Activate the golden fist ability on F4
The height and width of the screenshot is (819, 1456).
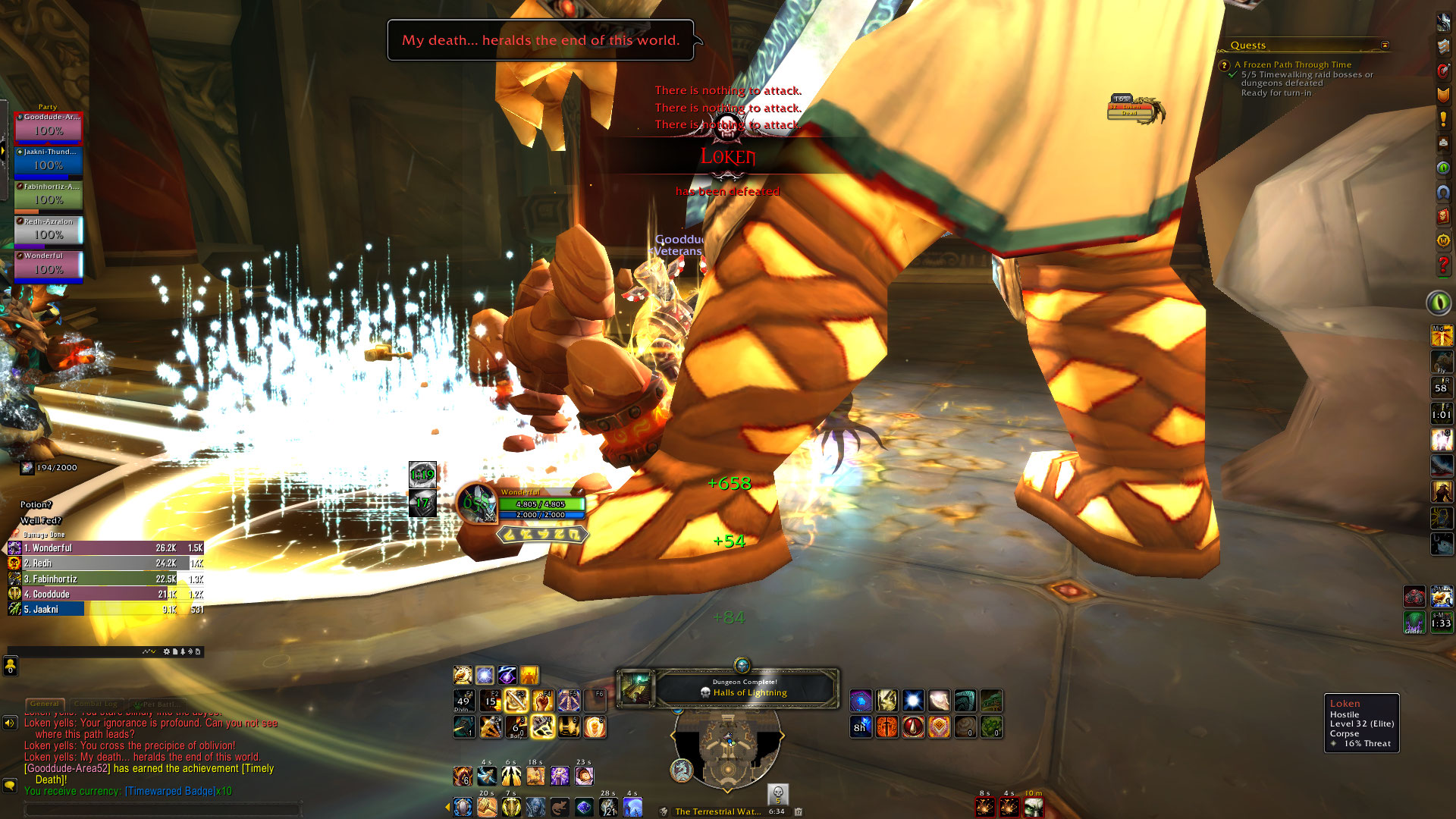pos(541,701)
